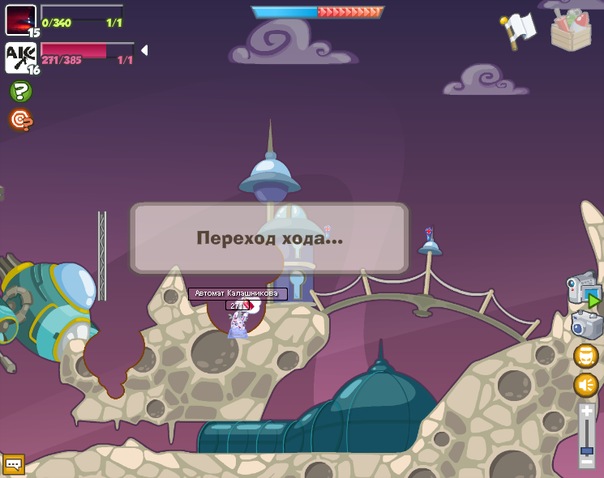Image resolution: width=604 pixels, height=478 pixels.
Task: Toggle sound with the speaker button
Action: click(586, 385)
